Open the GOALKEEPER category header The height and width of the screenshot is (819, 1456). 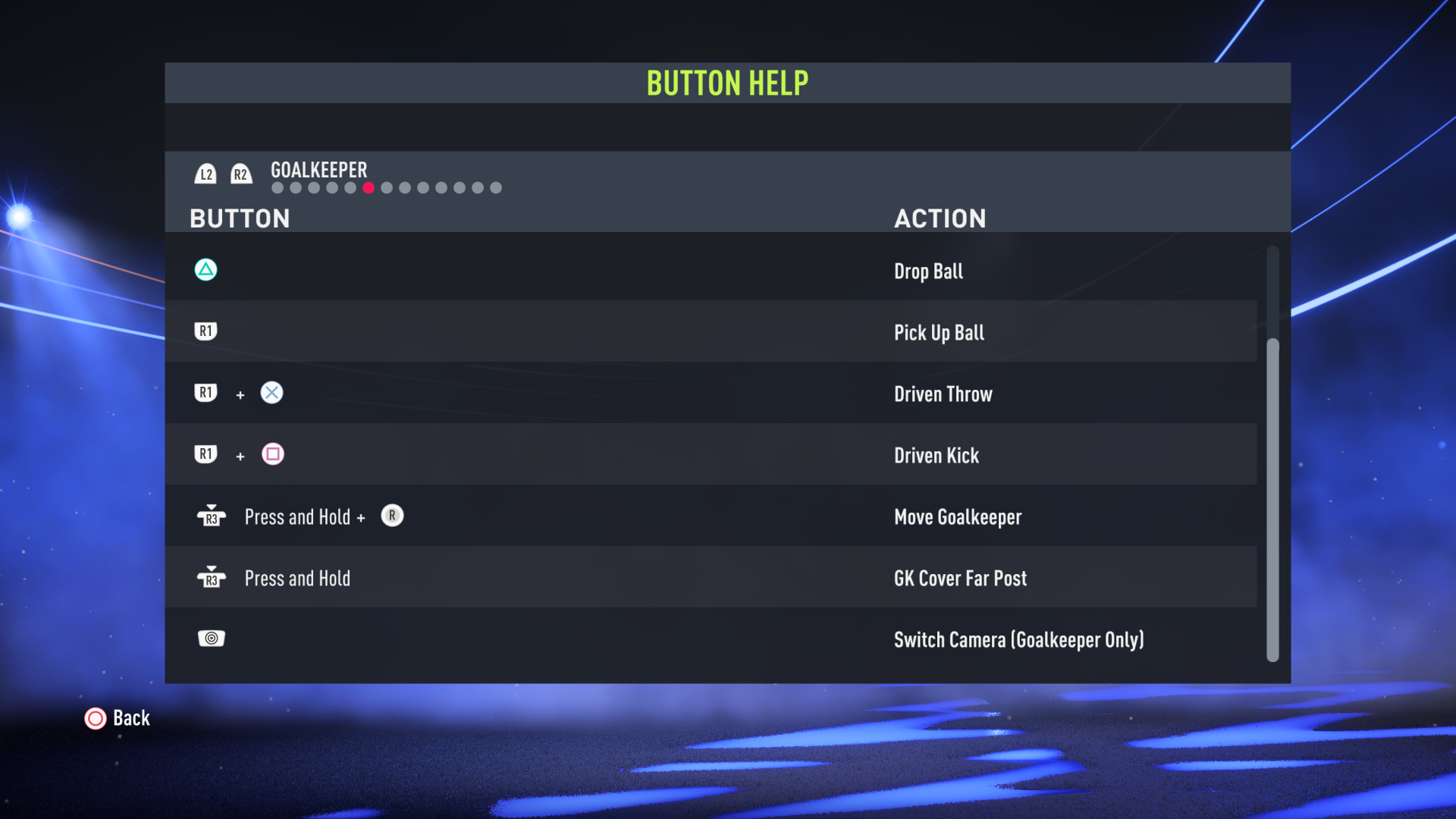[318, 170]
